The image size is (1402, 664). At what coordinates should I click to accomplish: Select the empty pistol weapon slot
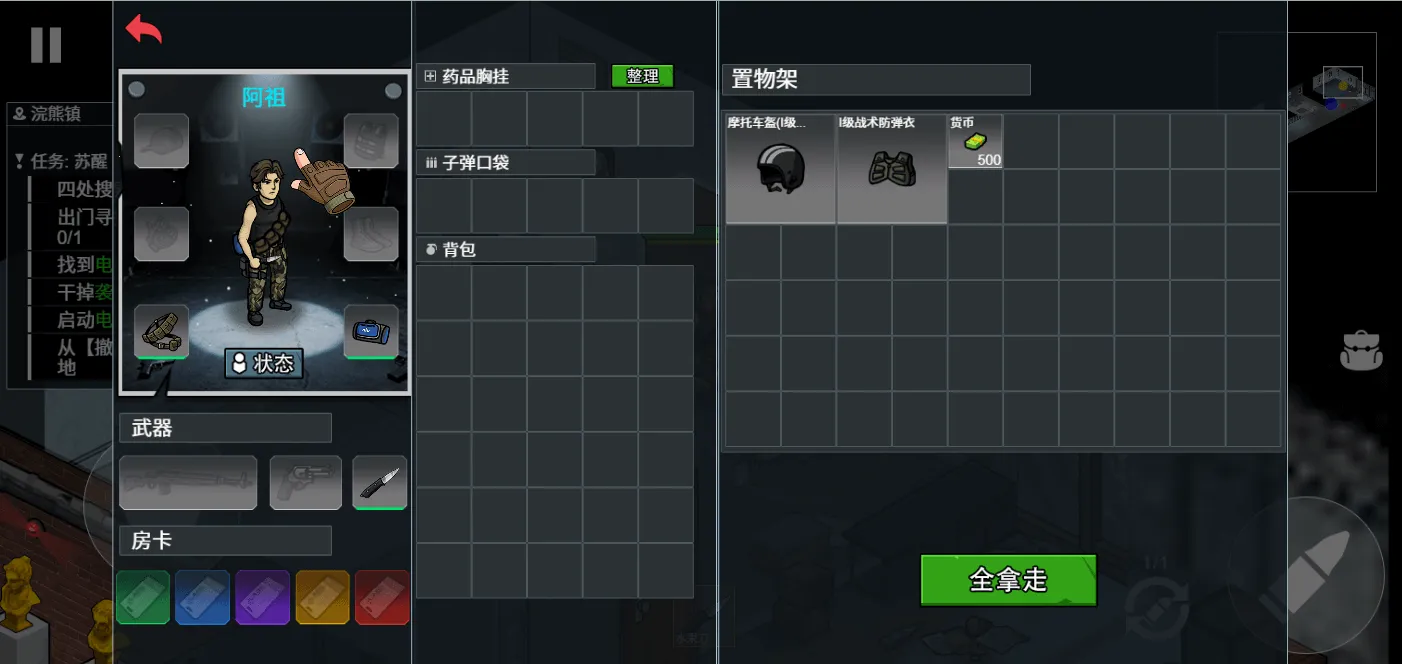pyautogui.click(x=305, y=483)
